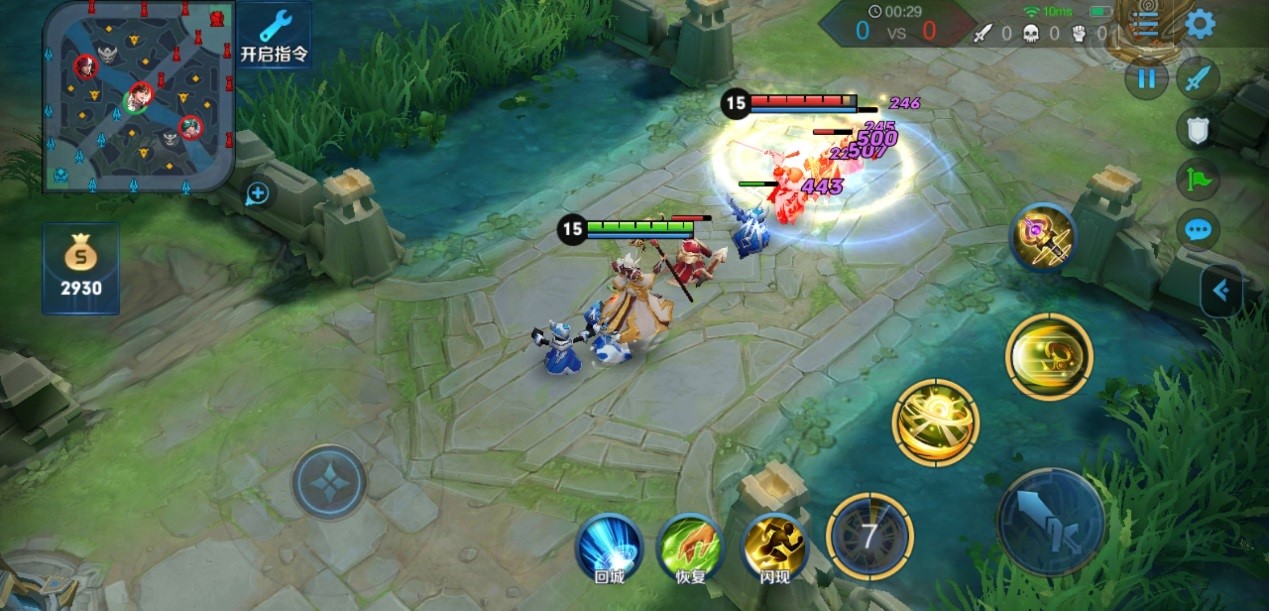Open the settings gear menu
The image size is (1269, 611).
pos(1199,24)
